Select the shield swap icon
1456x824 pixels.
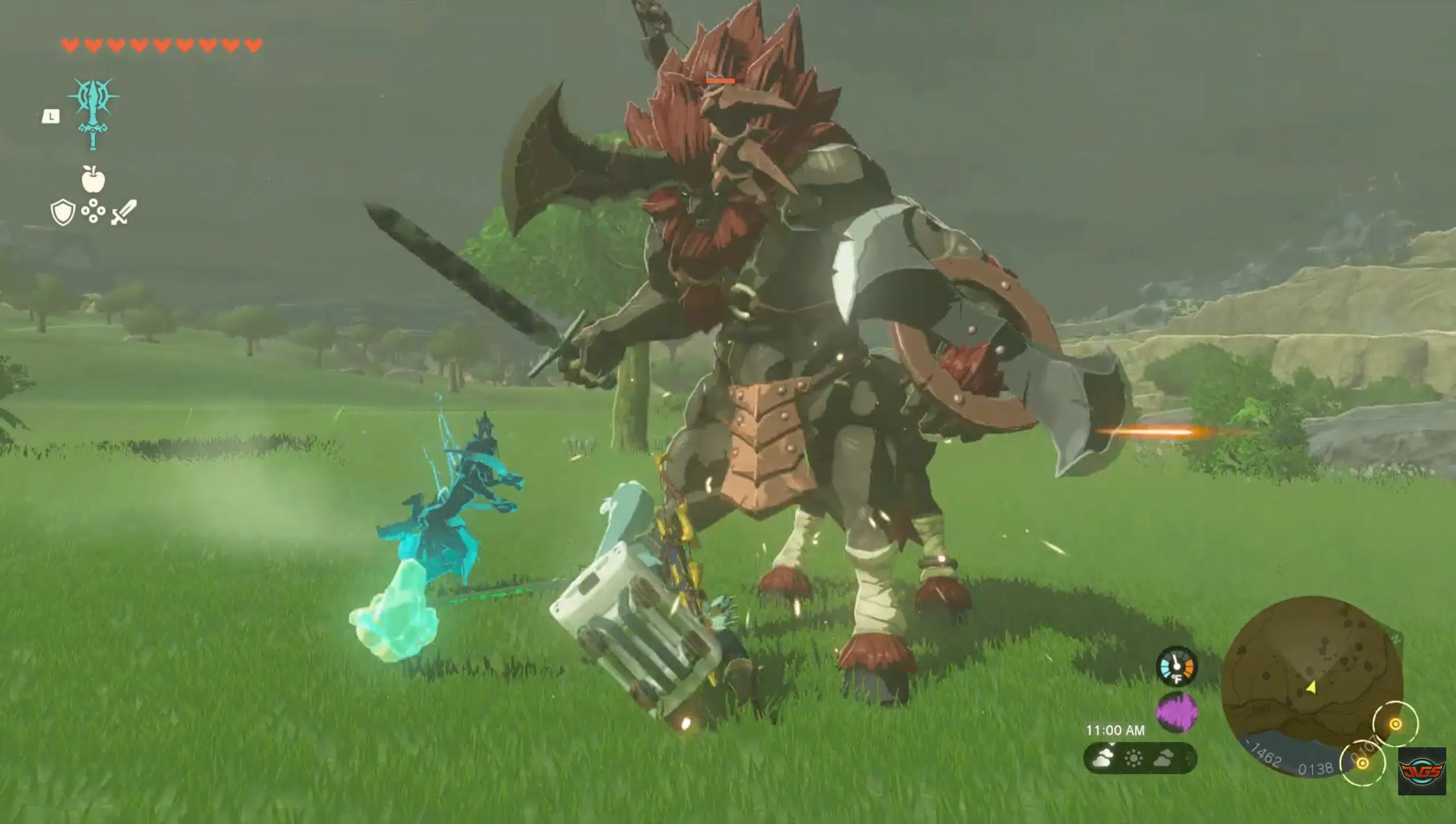[63, 211]
